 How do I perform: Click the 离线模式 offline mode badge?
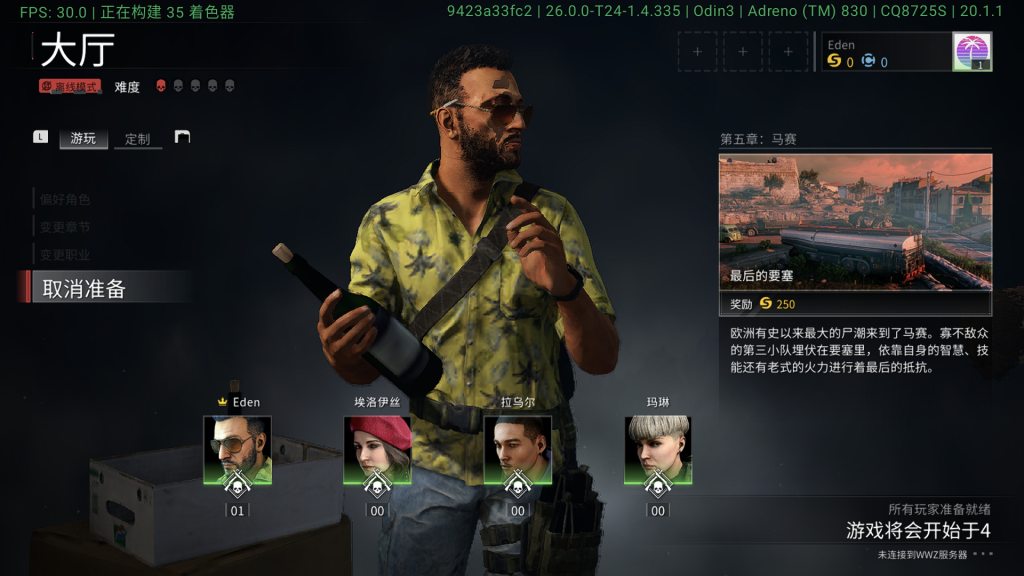pyautogui.click(x=70, y=87)
